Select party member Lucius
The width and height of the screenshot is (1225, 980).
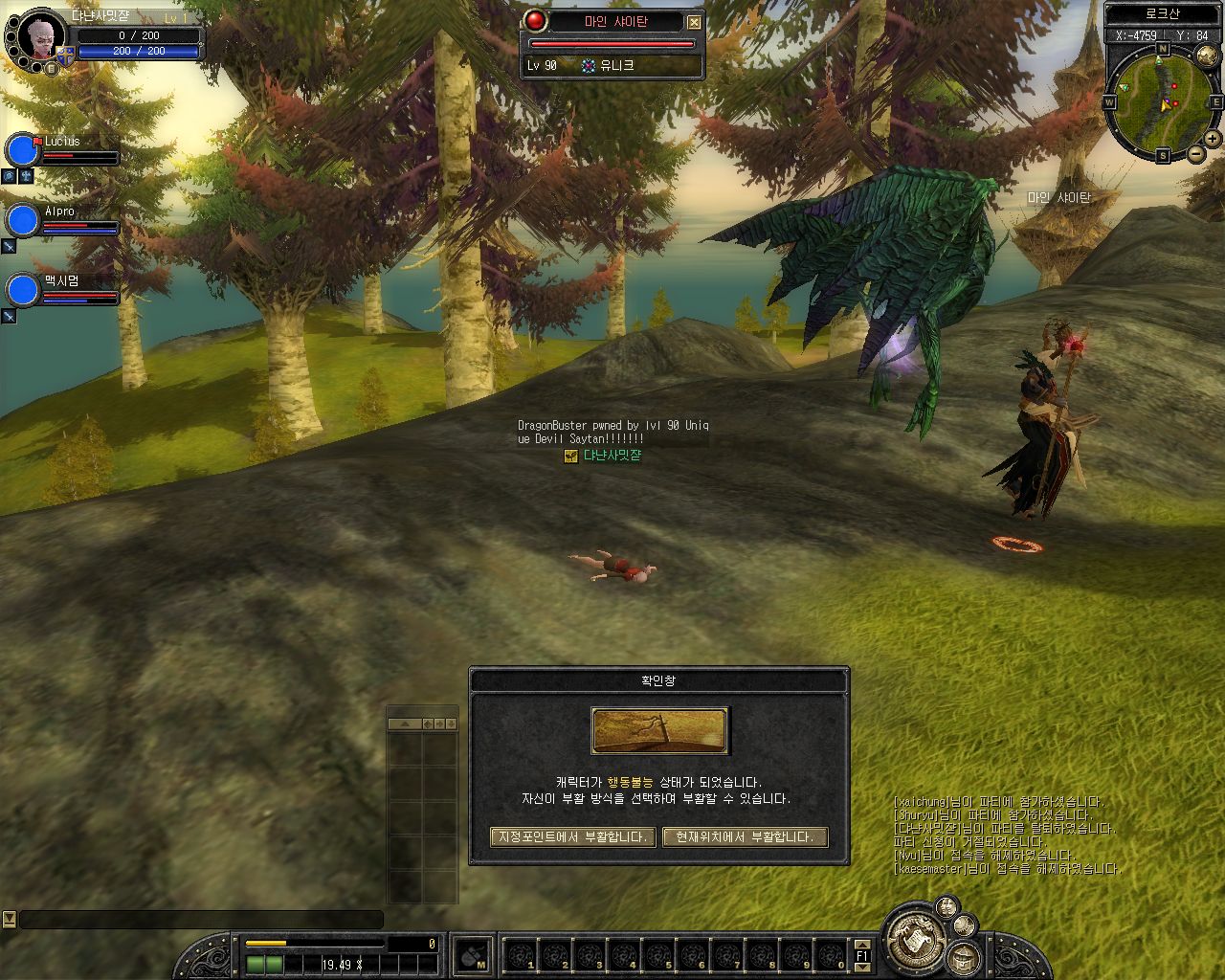pyautogui.click(x=22, y=150)
